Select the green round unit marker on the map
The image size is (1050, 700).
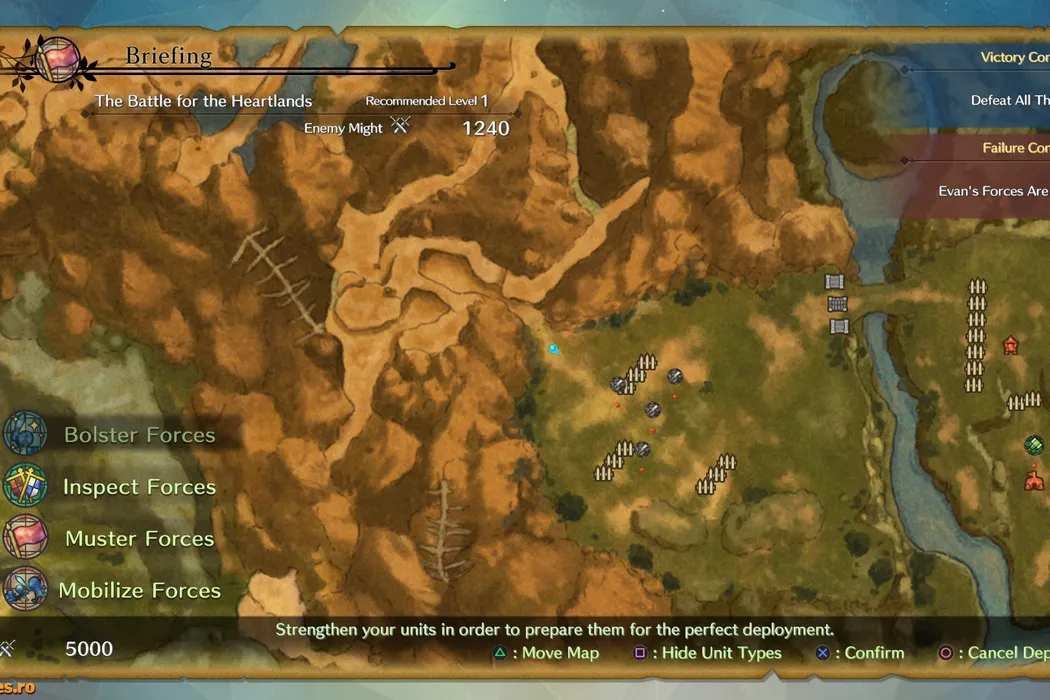pos(1034,445)
